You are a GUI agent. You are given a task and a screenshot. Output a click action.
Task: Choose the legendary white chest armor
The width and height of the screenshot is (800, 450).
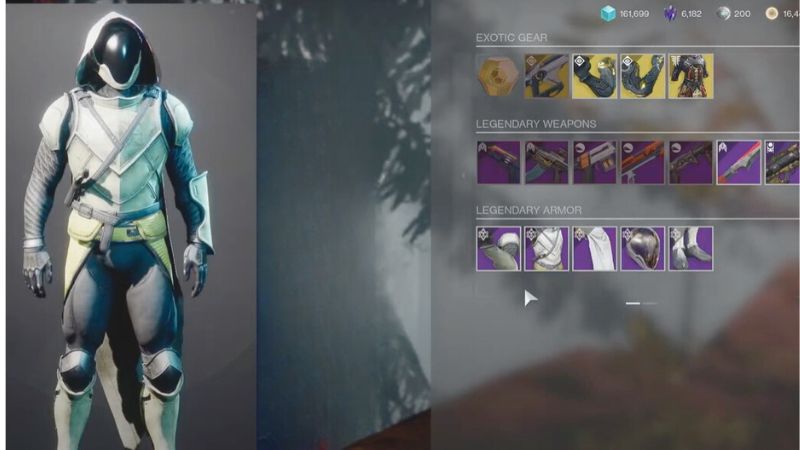546,248
